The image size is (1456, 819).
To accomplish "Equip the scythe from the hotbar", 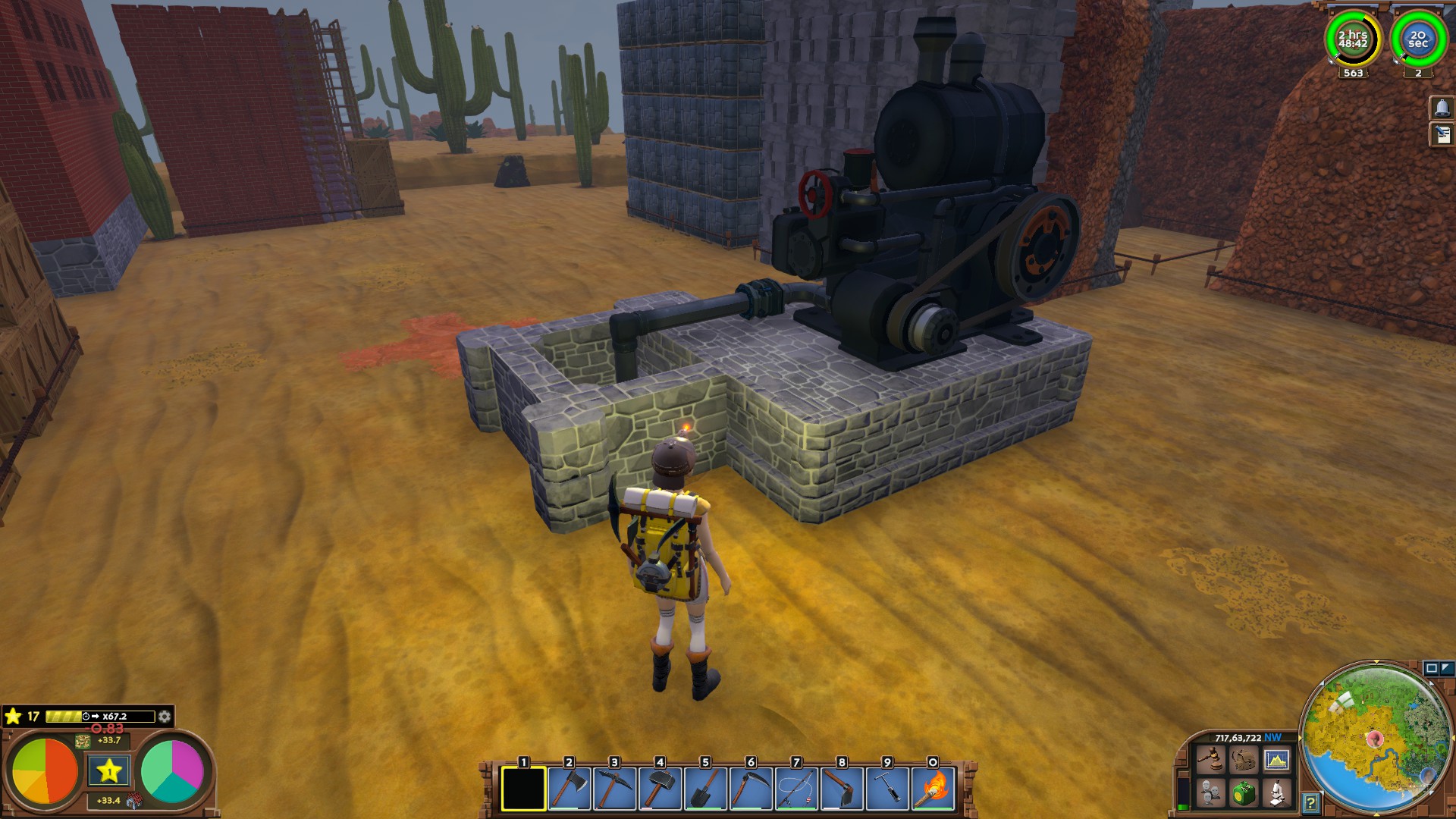I will 751,789.
